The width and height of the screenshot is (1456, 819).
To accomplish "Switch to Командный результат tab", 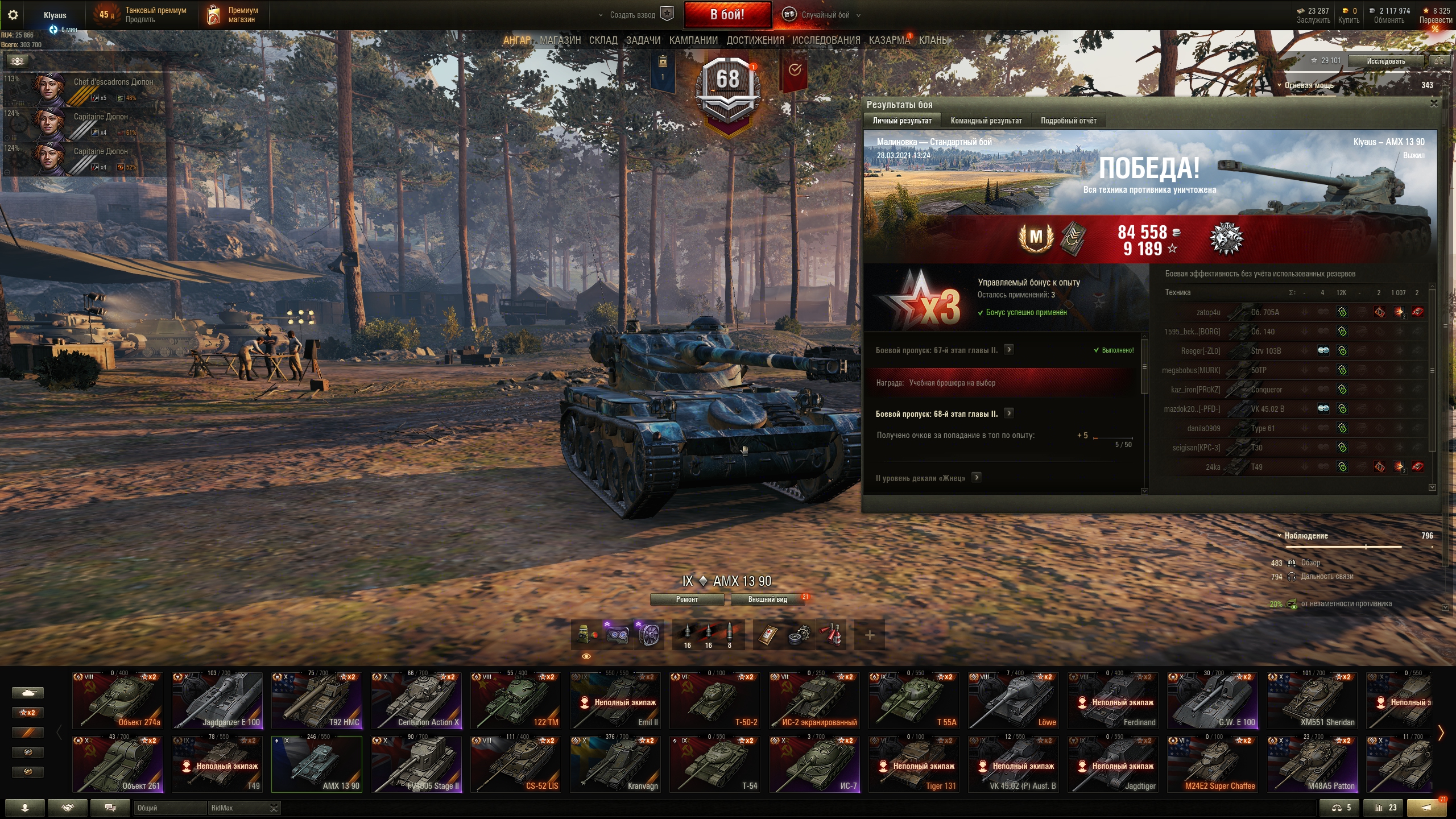I will (986, 121).
